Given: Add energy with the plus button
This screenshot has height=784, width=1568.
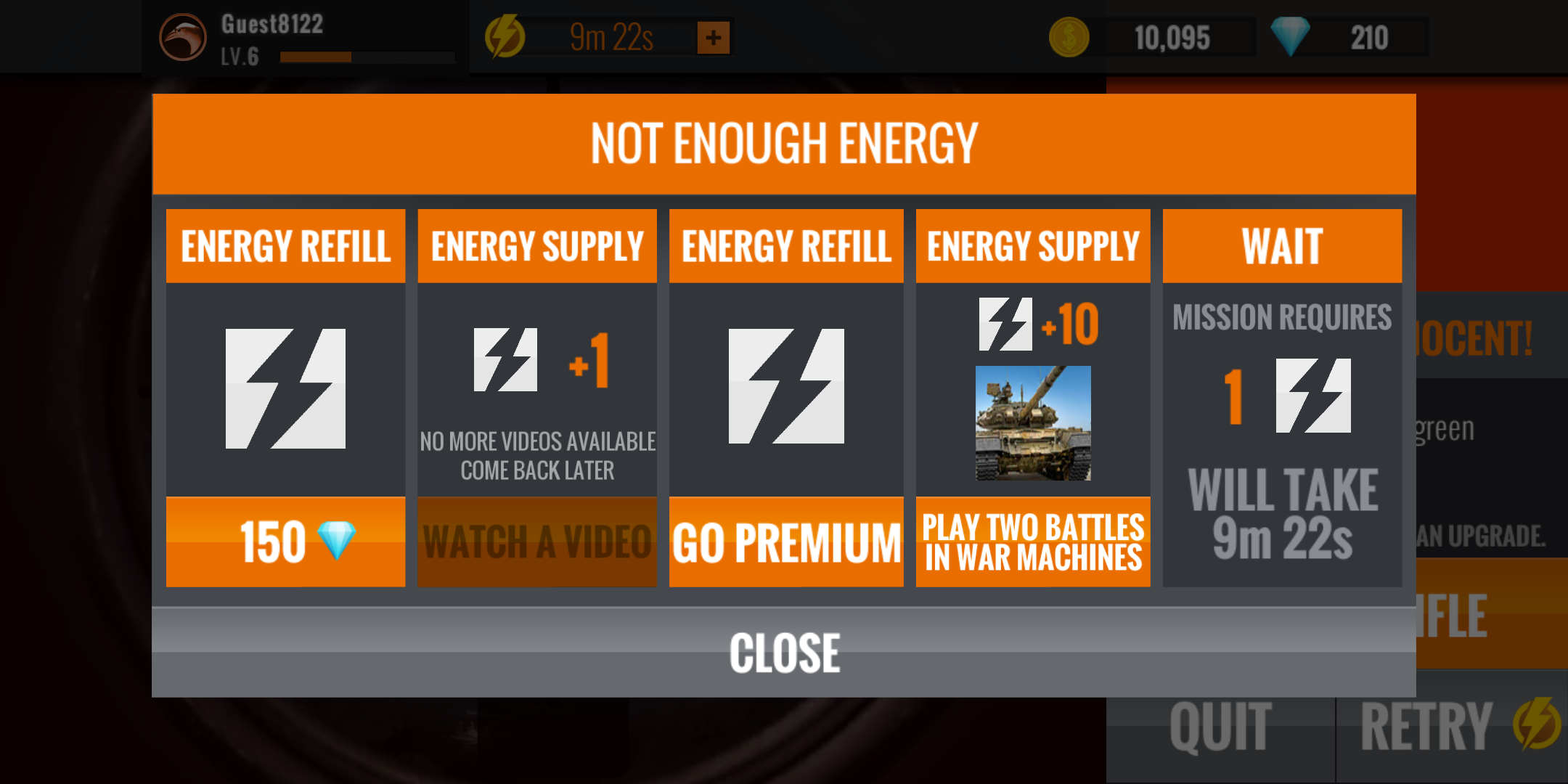Looking at the screenshot, I should 713,38.
